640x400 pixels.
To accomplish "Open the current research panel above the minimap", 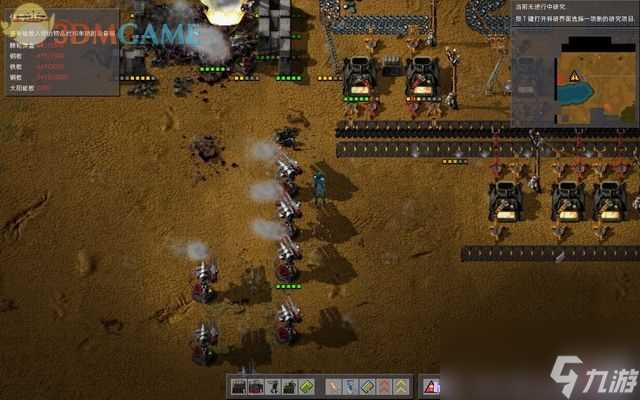I will coord(573,14).
